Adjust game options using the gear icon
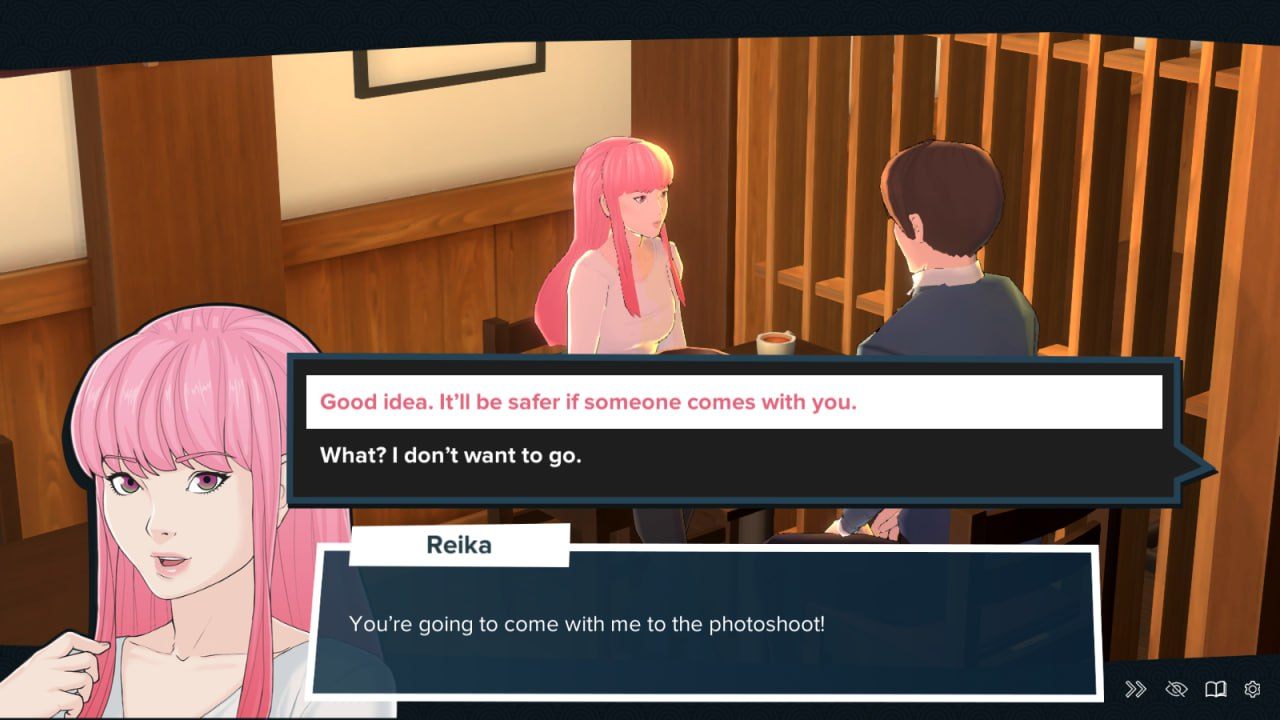Screen dimensions: 1280x720 pos(1251,688)
